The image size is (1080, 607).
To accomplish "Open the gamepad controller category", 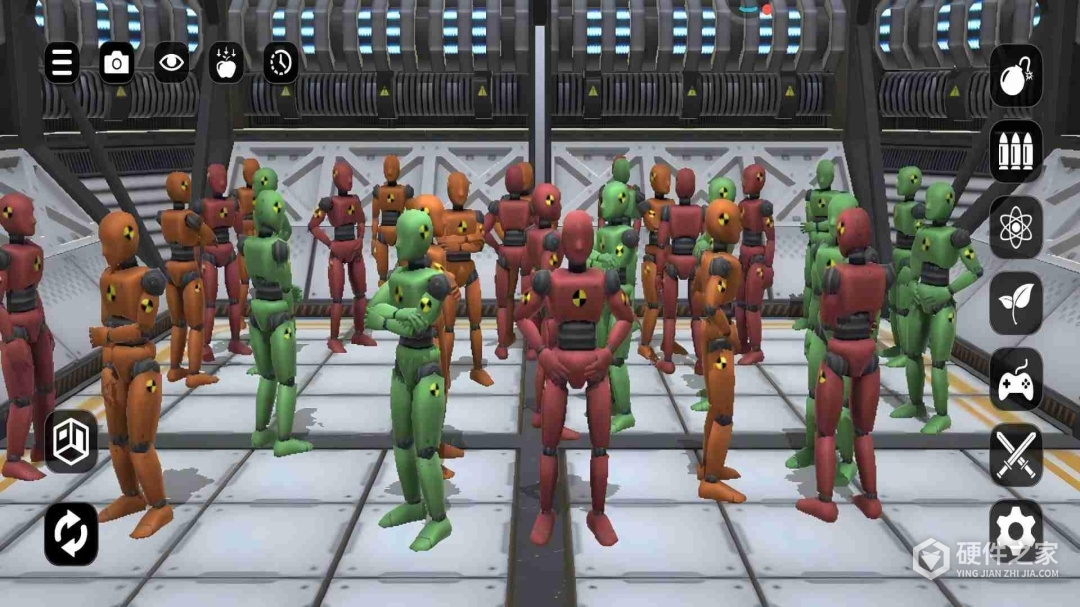I will 1016,379.
